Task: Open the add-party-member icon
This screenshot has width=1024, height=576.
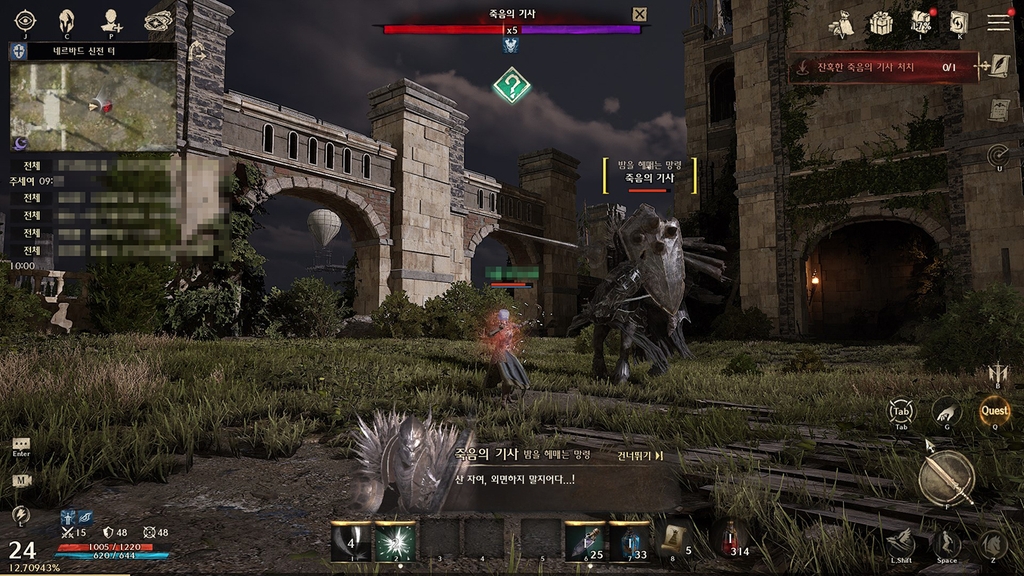Action: click(112, 21)
